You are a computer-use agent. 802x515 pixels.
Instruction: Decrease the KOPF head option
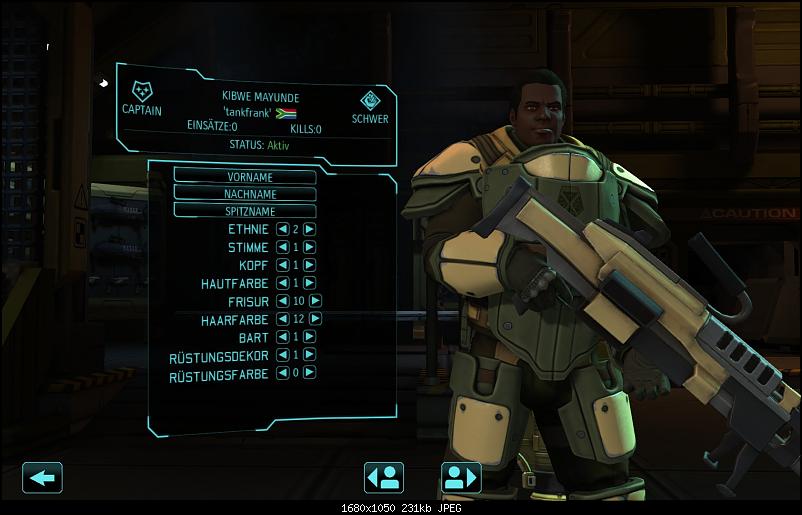click(x=282, y=265)
